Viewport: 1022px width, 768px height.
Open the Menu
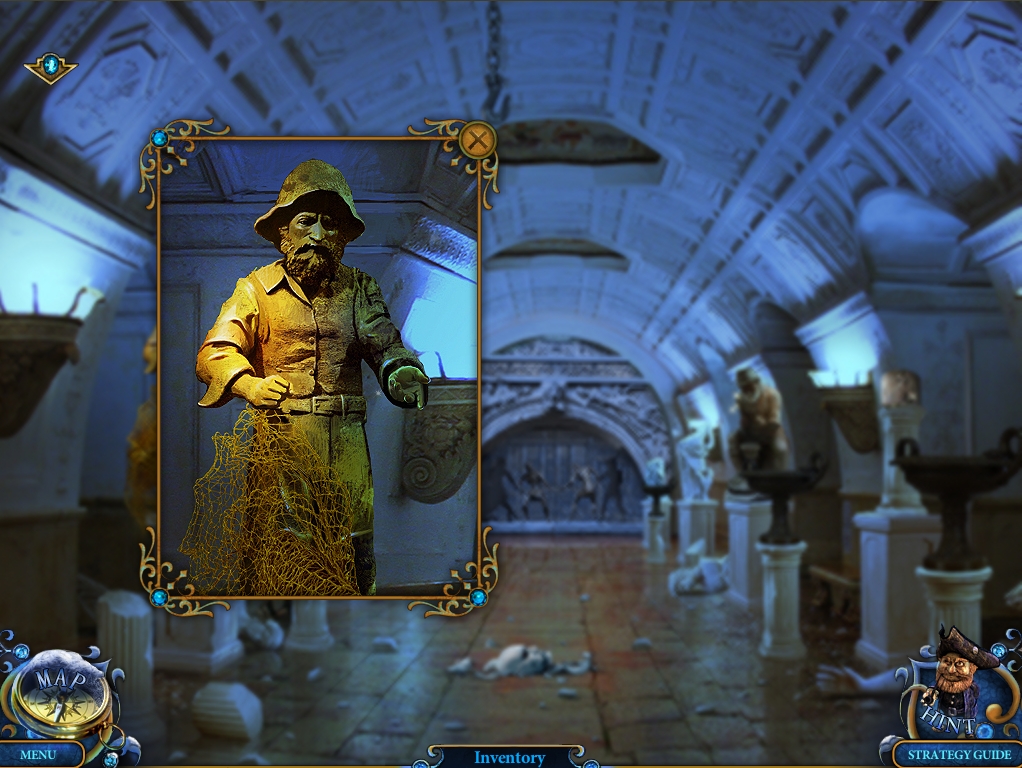pyautogui.click(x=38, y=754)
